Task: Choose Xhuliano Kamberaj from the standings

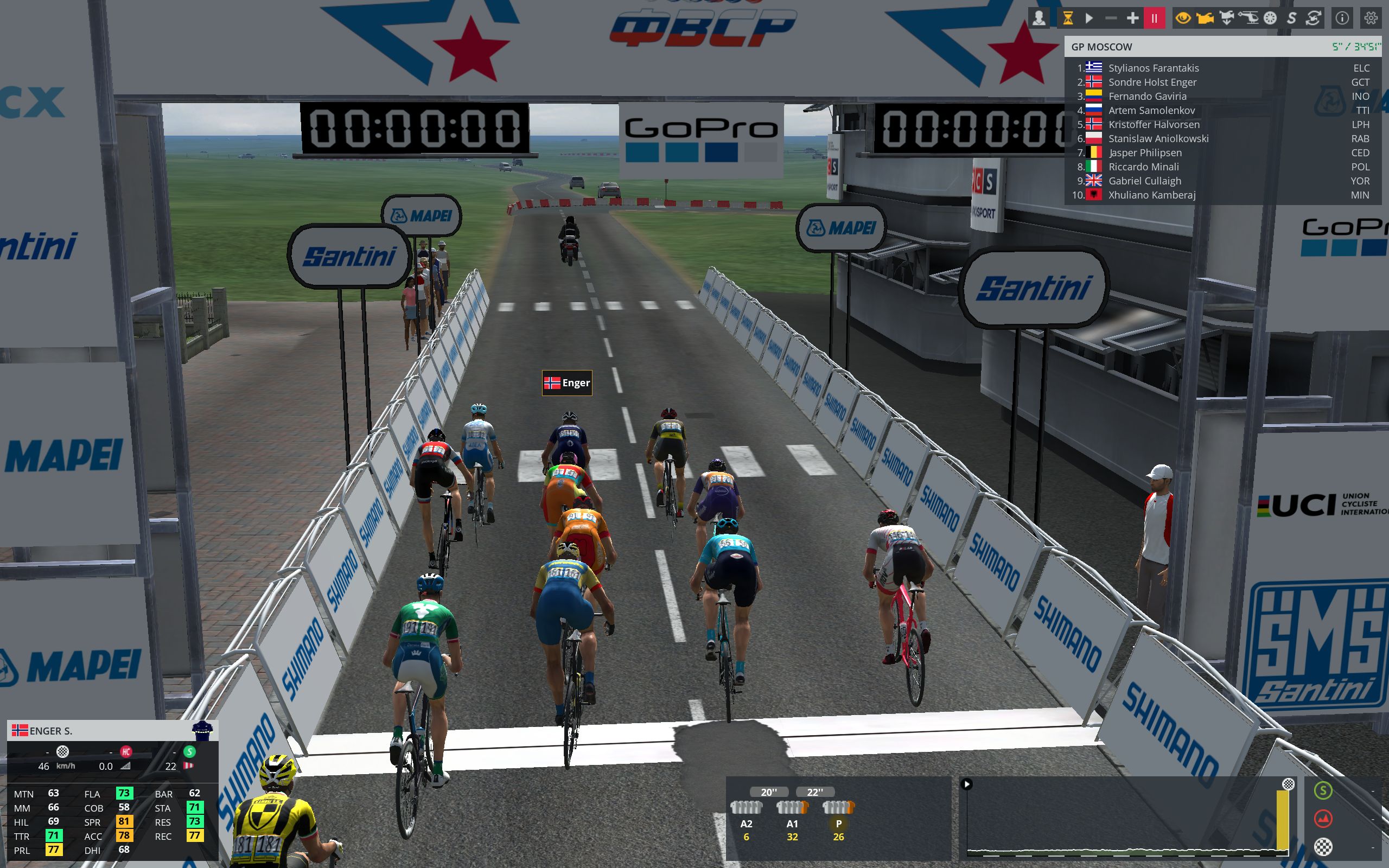Action: [1151, 195]
